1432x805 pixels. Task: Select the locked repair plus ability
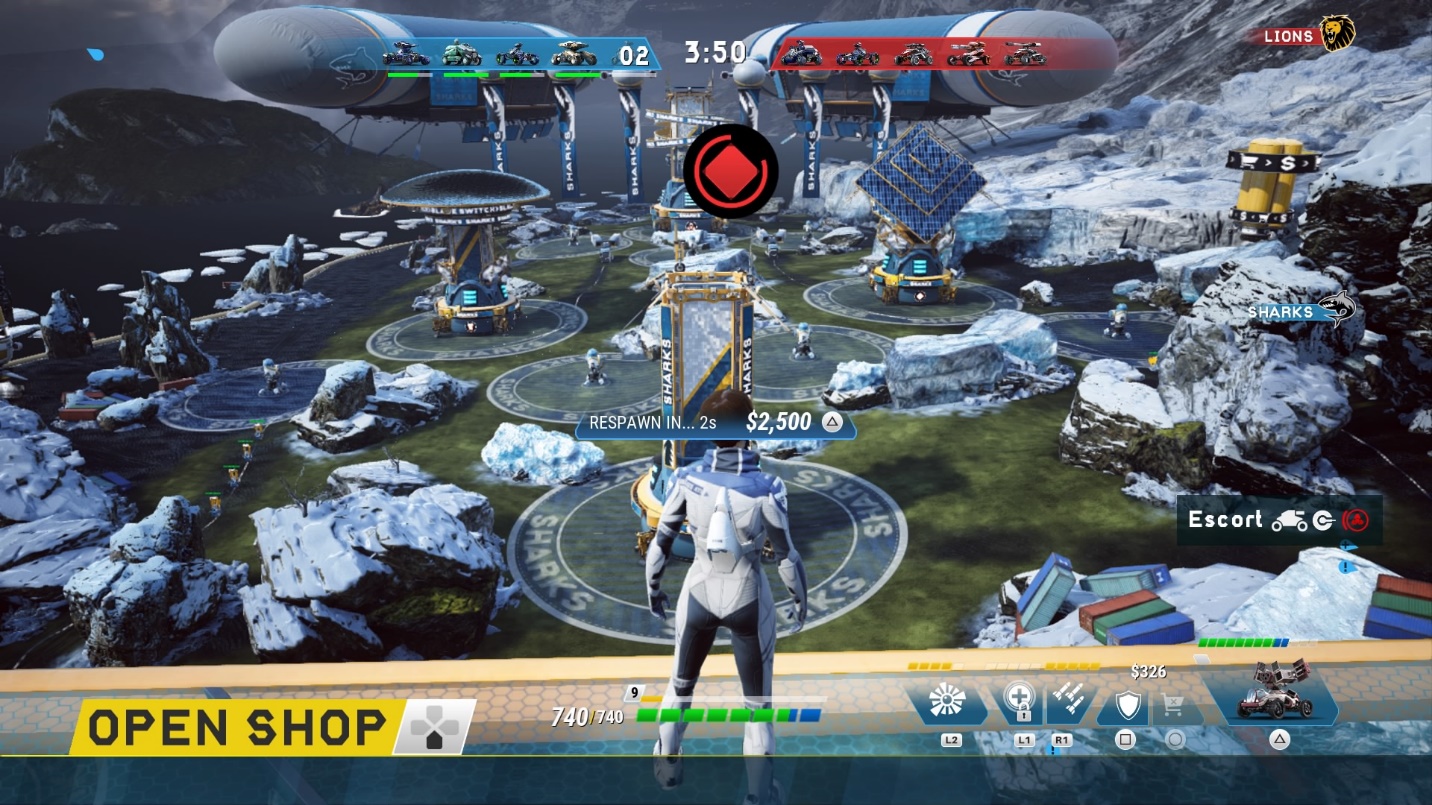[1022, 703]
